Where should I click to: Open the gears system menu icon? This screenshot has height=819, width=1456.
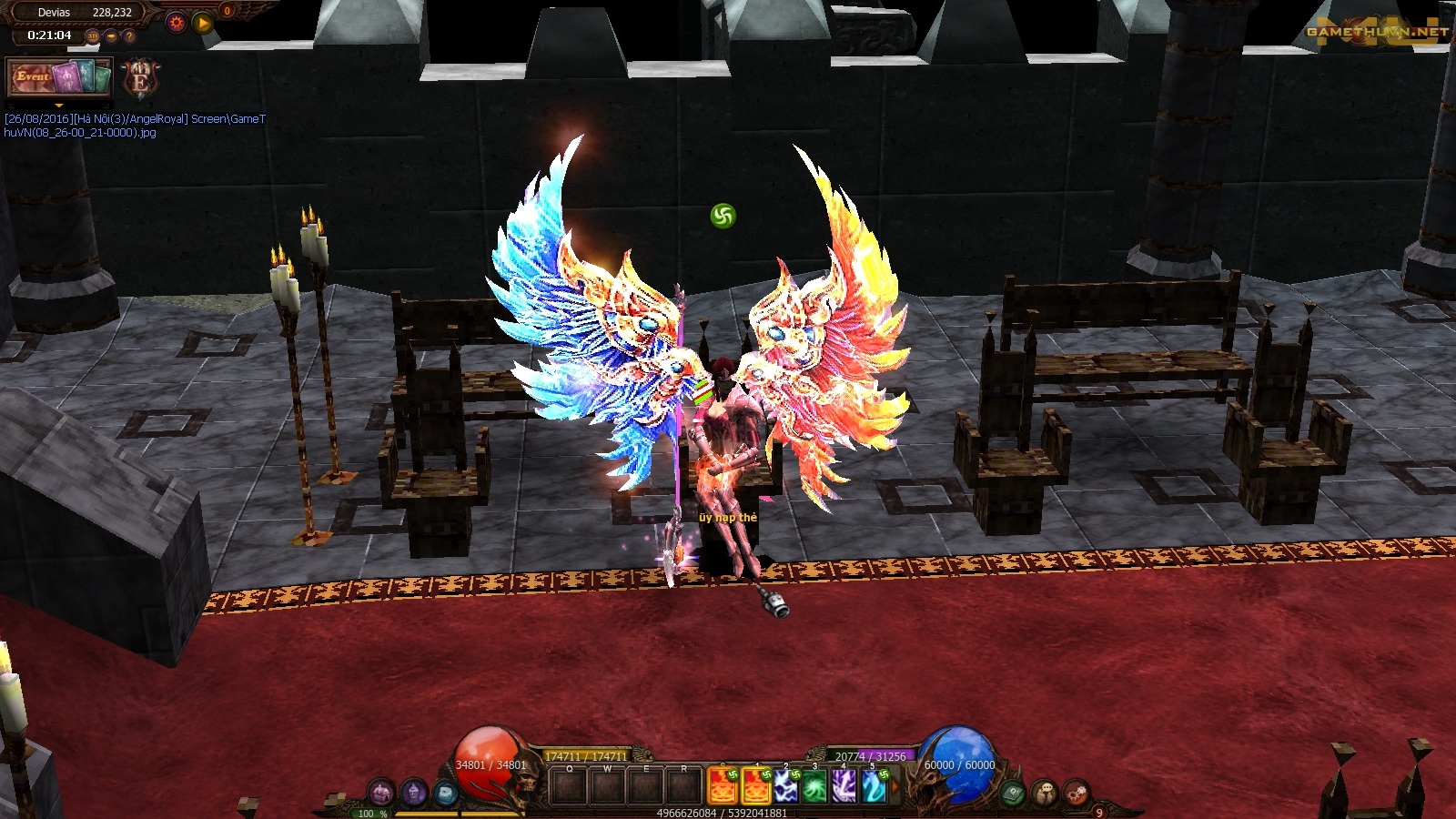pos(1076,793)
